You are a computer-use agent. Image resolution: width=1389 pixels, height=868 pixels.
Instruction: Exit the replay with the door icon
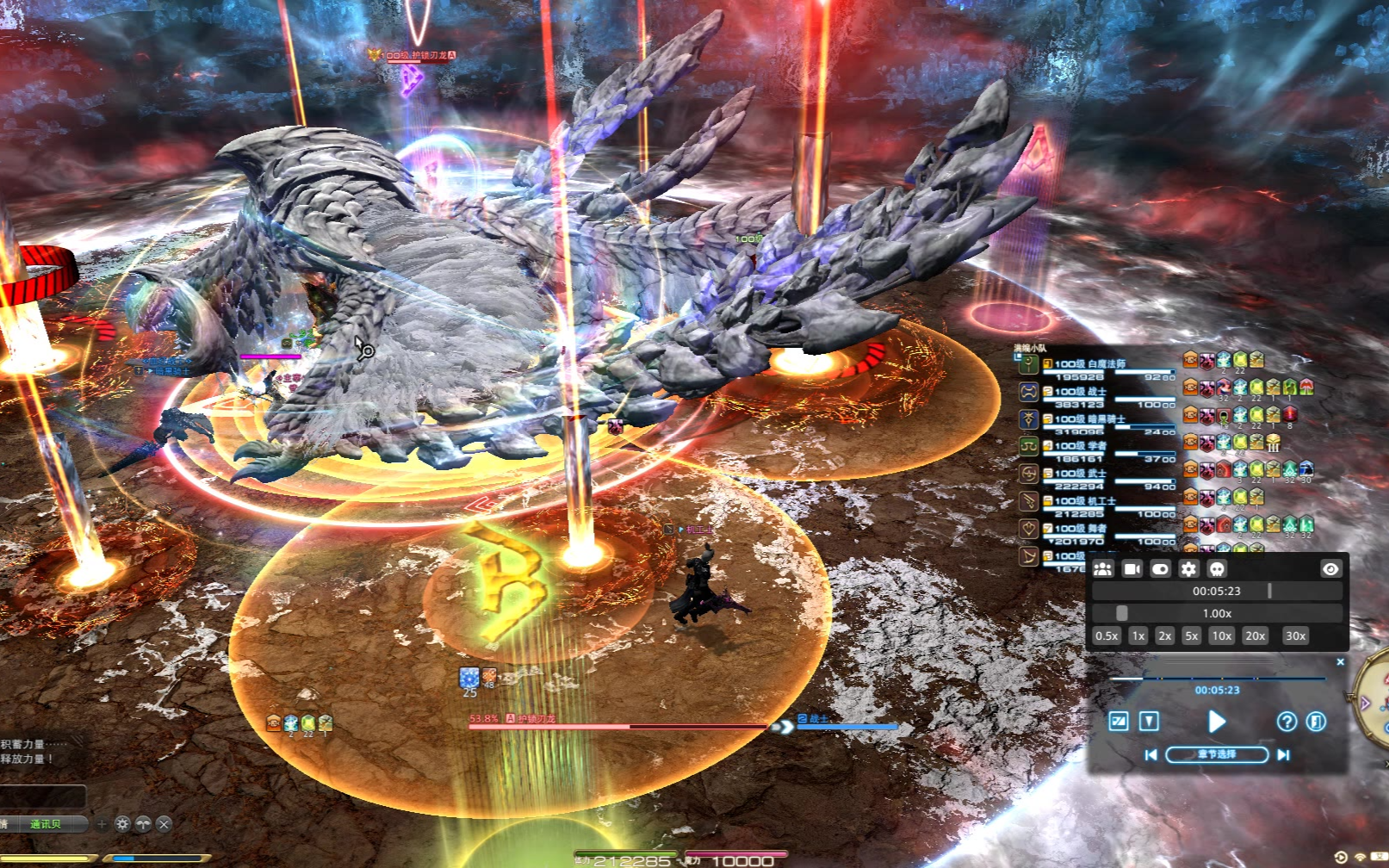tap(1316, 722)
